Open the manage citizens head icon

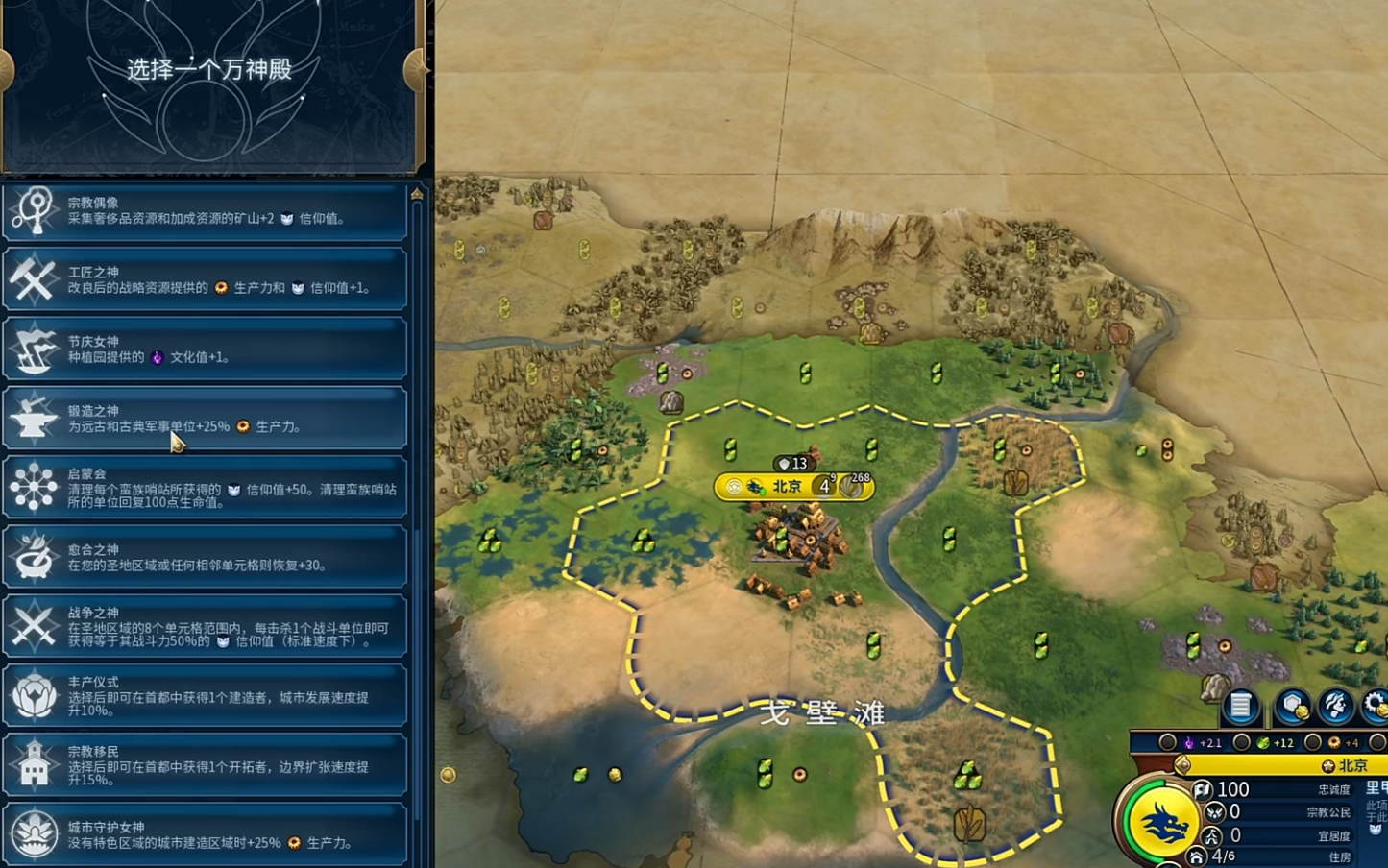point(1336,707)
